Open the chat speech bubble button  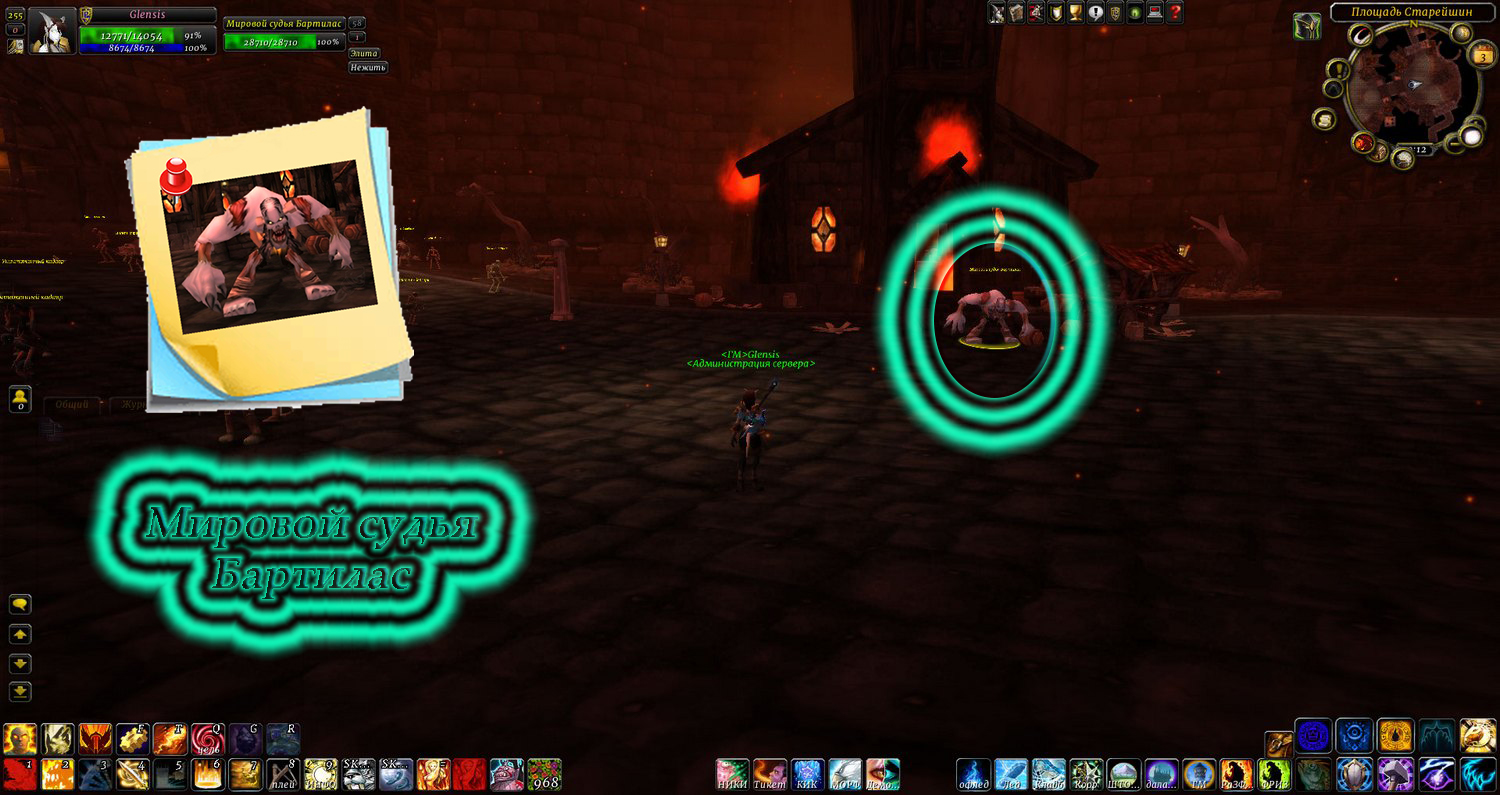pyautogui.click(x=20, y=604)
